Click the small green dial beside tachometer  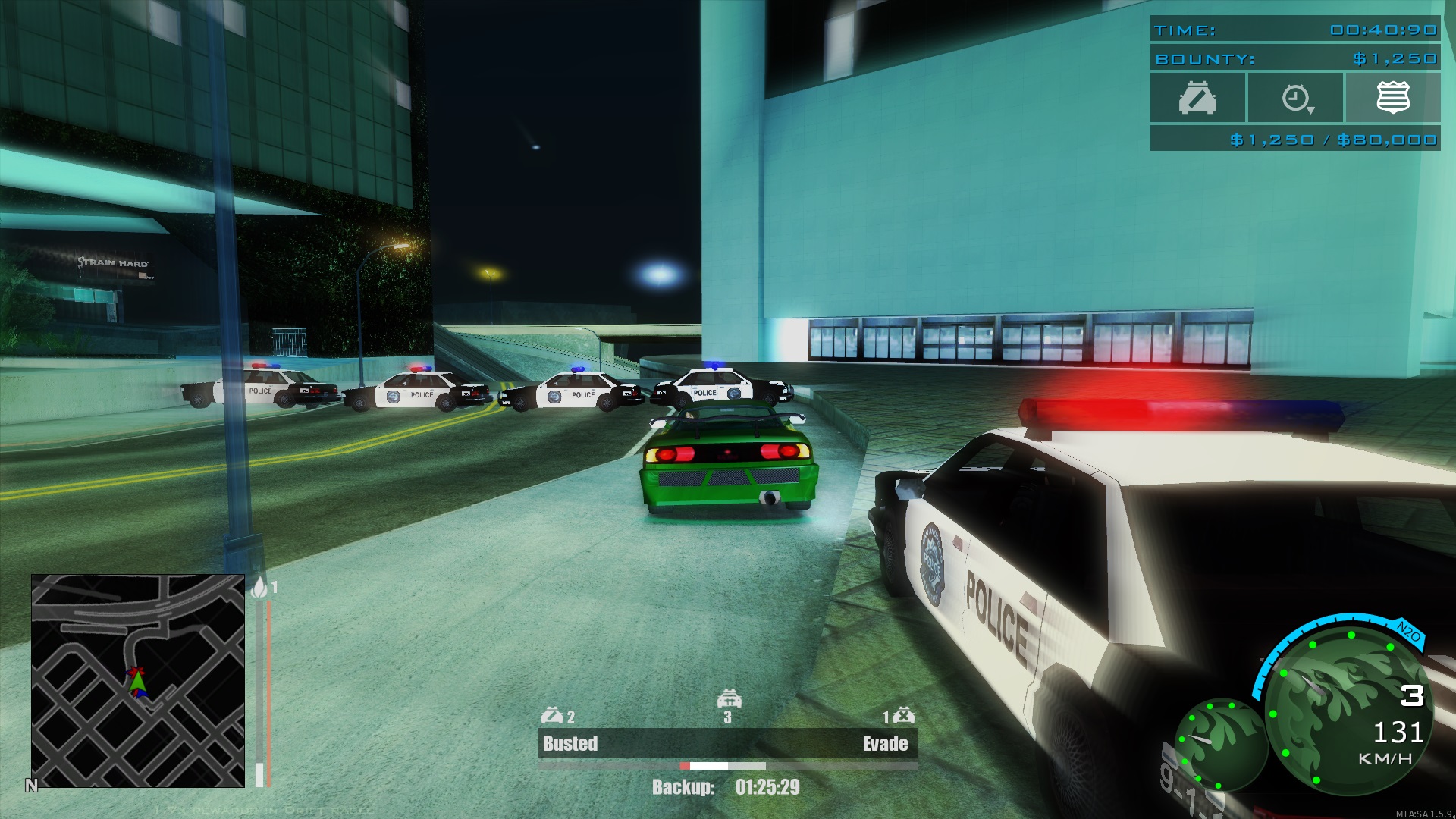(1219, 745)
